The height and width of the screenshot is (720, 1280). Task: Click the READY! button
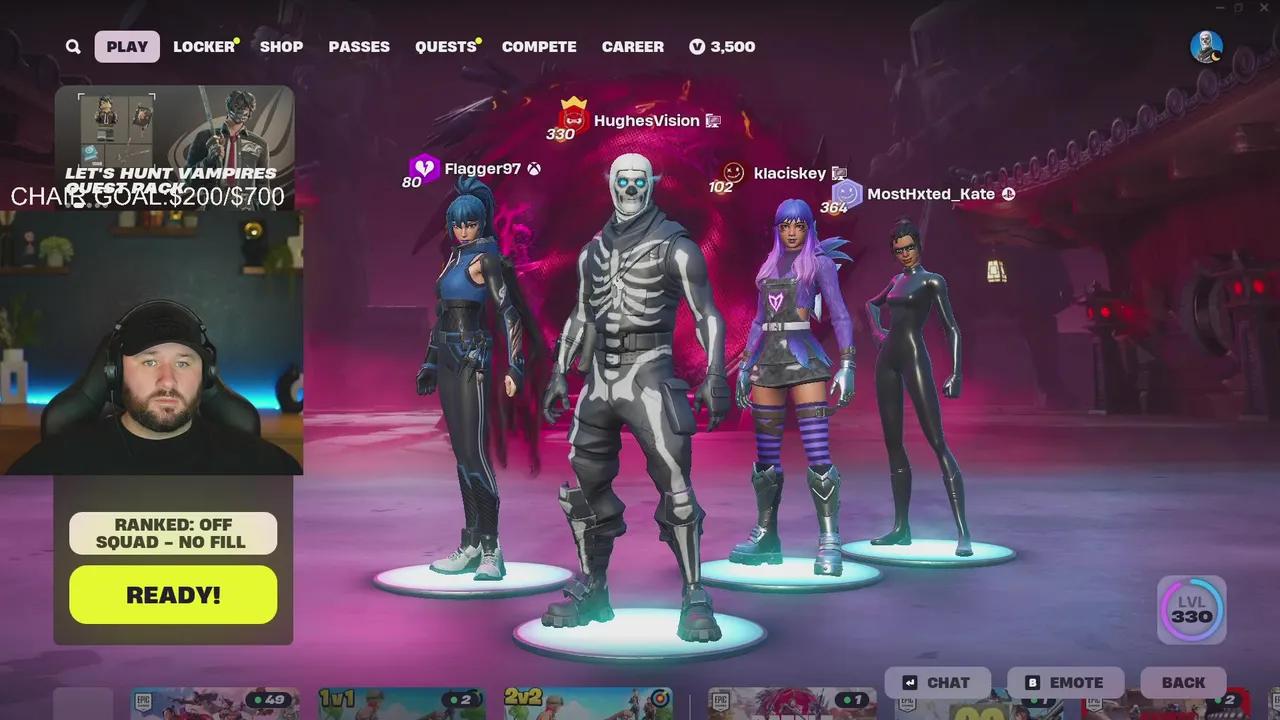click(x=172, y=594)
